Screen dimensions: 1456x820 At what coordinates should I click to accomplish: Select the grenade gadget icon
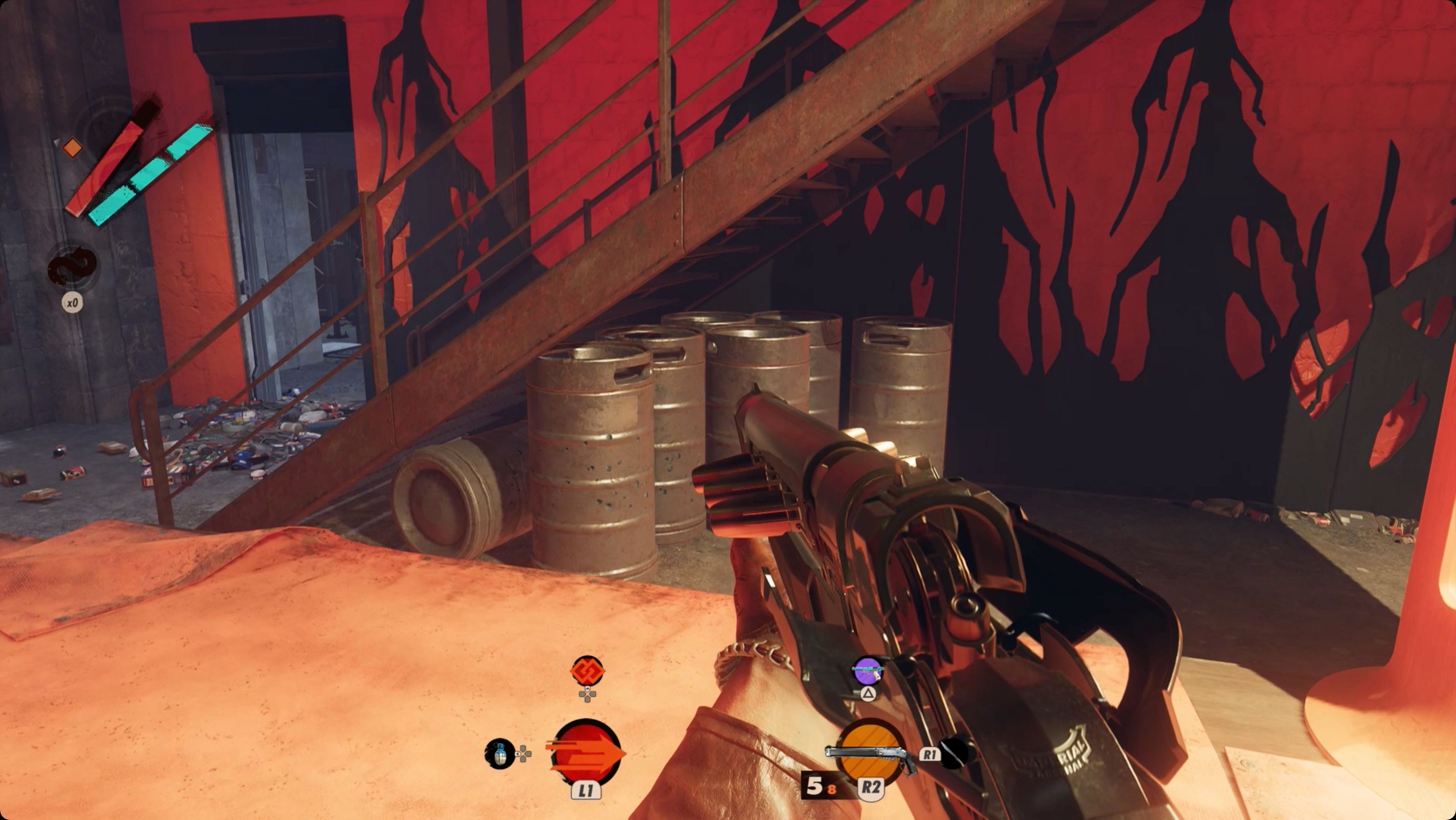[500, 753]
